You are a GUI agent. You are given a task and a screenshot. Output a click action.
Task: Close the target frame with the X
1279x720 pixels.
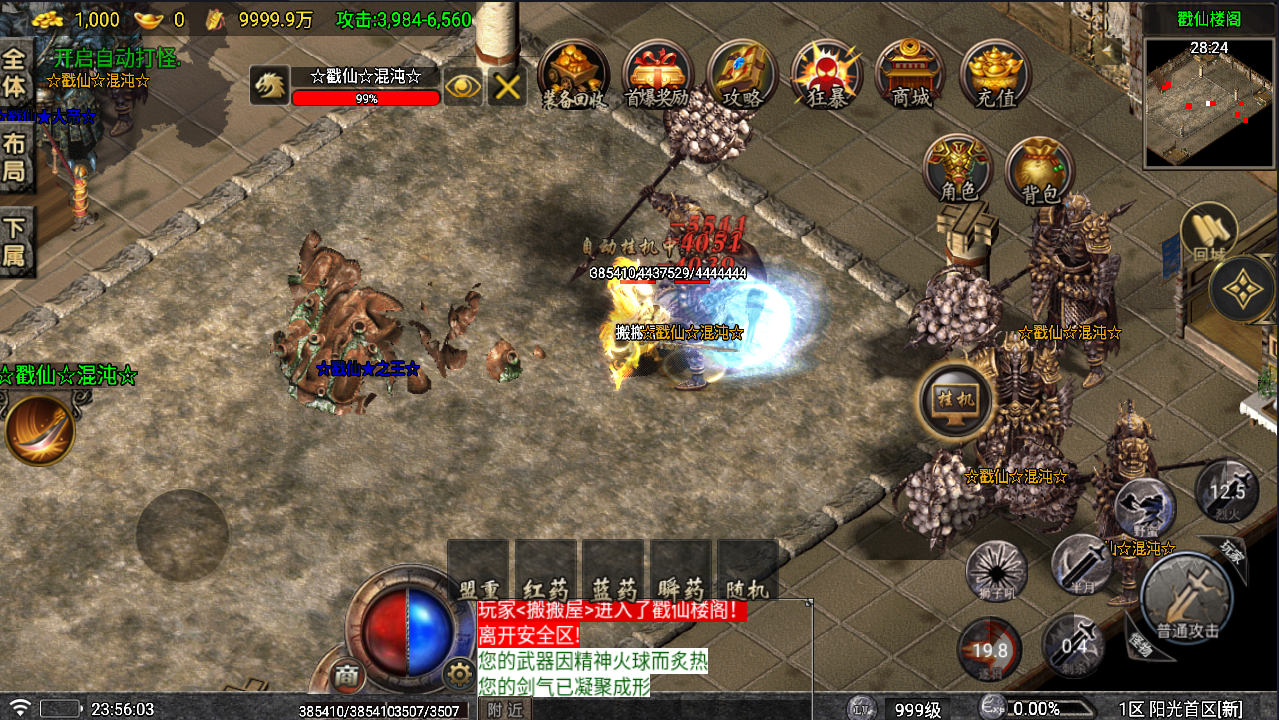coord(507,87)
